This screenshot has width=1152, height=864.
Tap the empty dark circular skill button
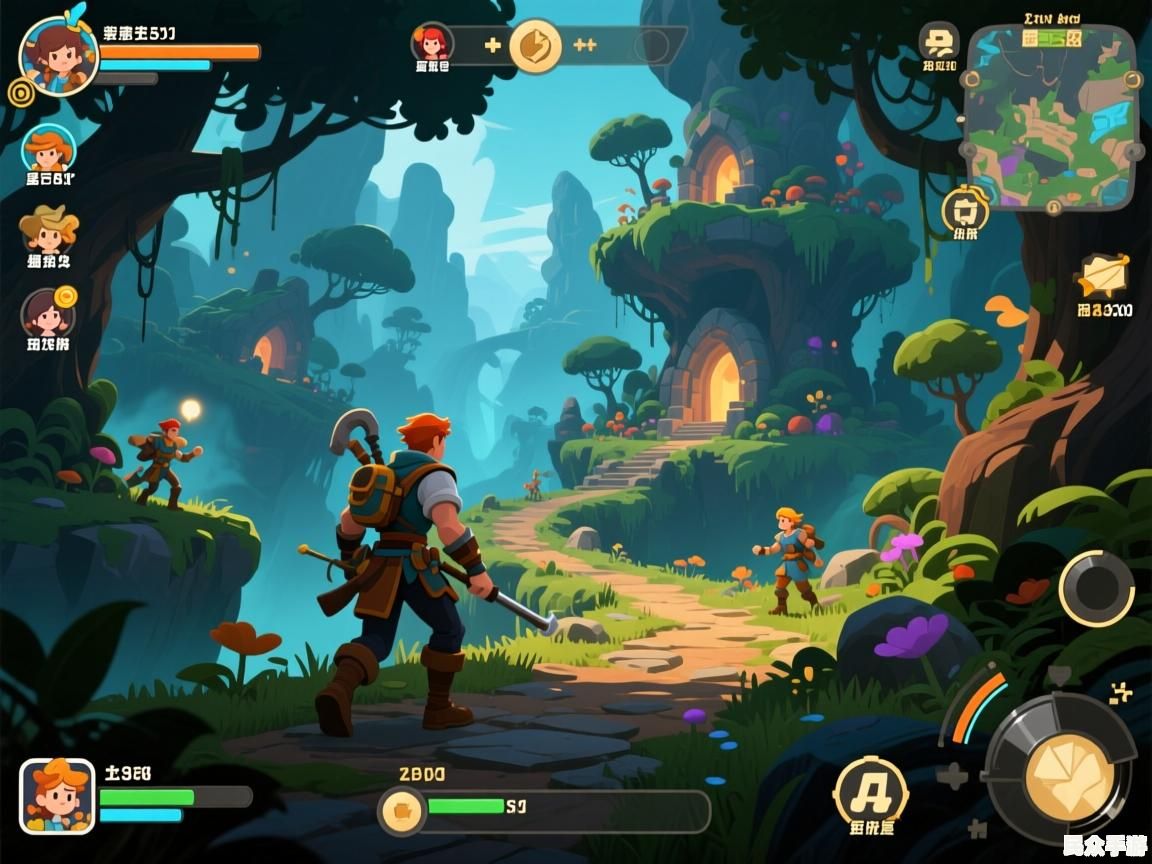tap(1096, 589)
